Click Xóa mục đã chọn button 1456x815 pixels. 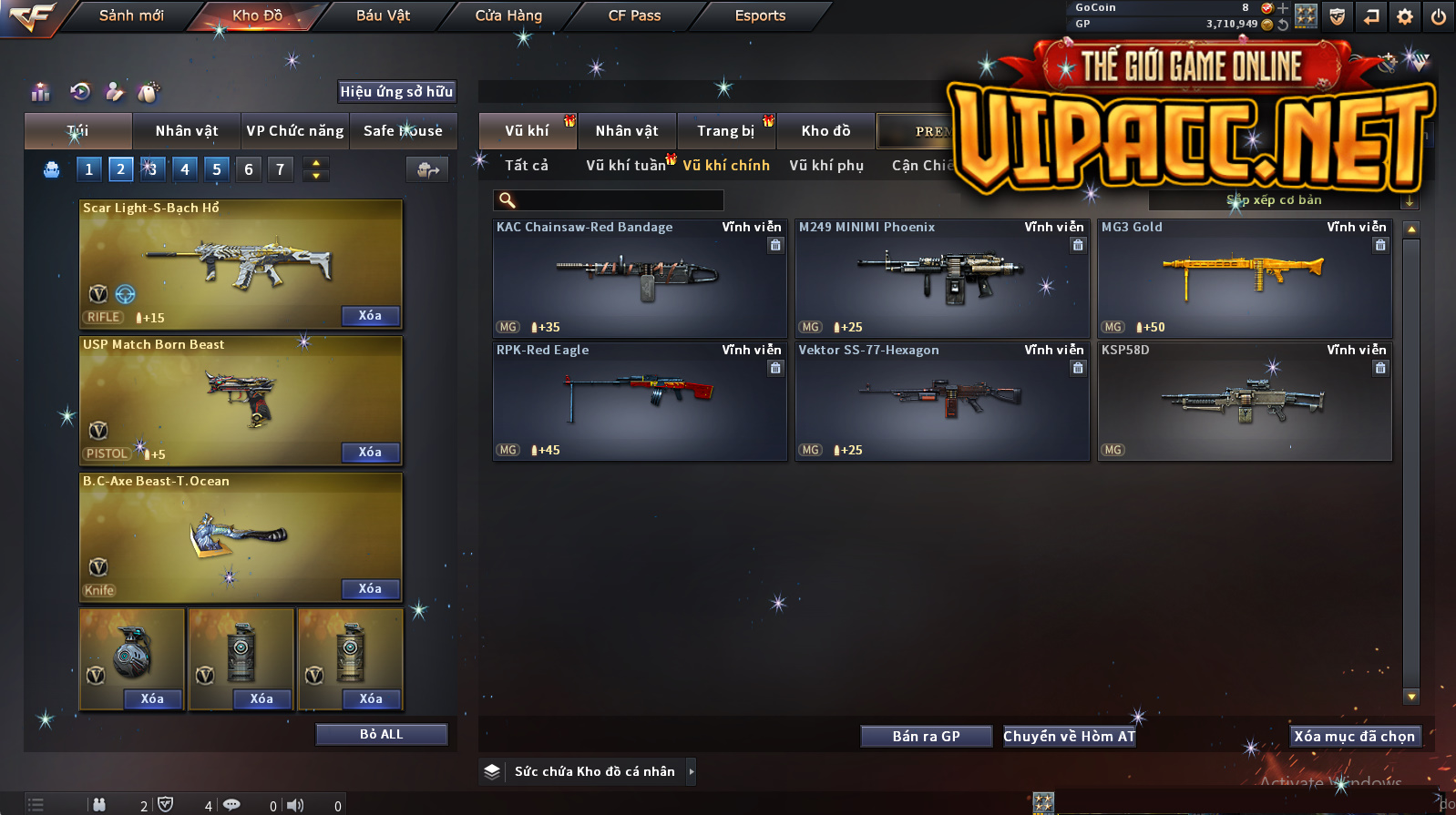point(1354,737)
